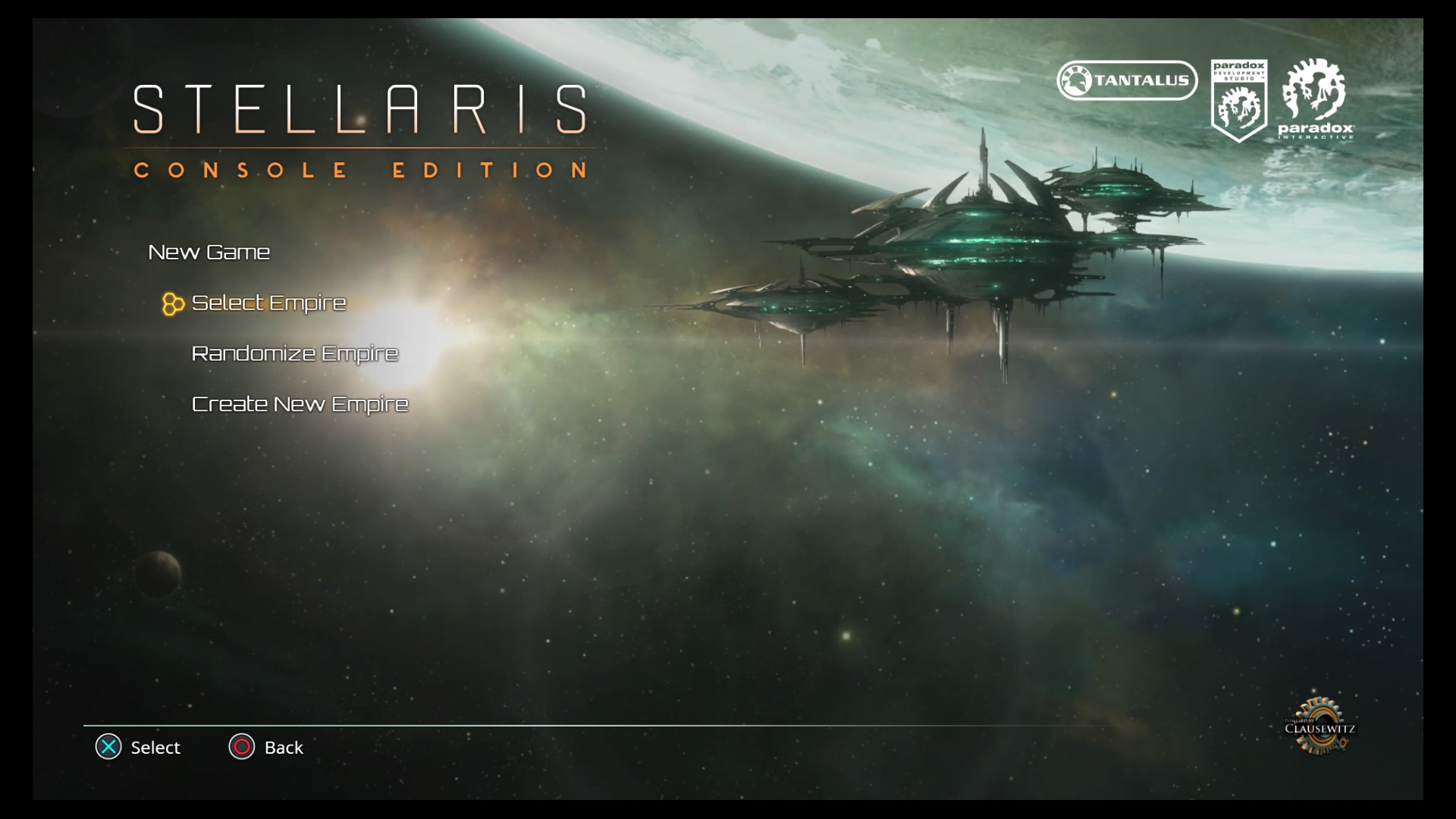Click the globe inside the Tantalus badge
This screenshot has height=819, width=1456.
1078,80
